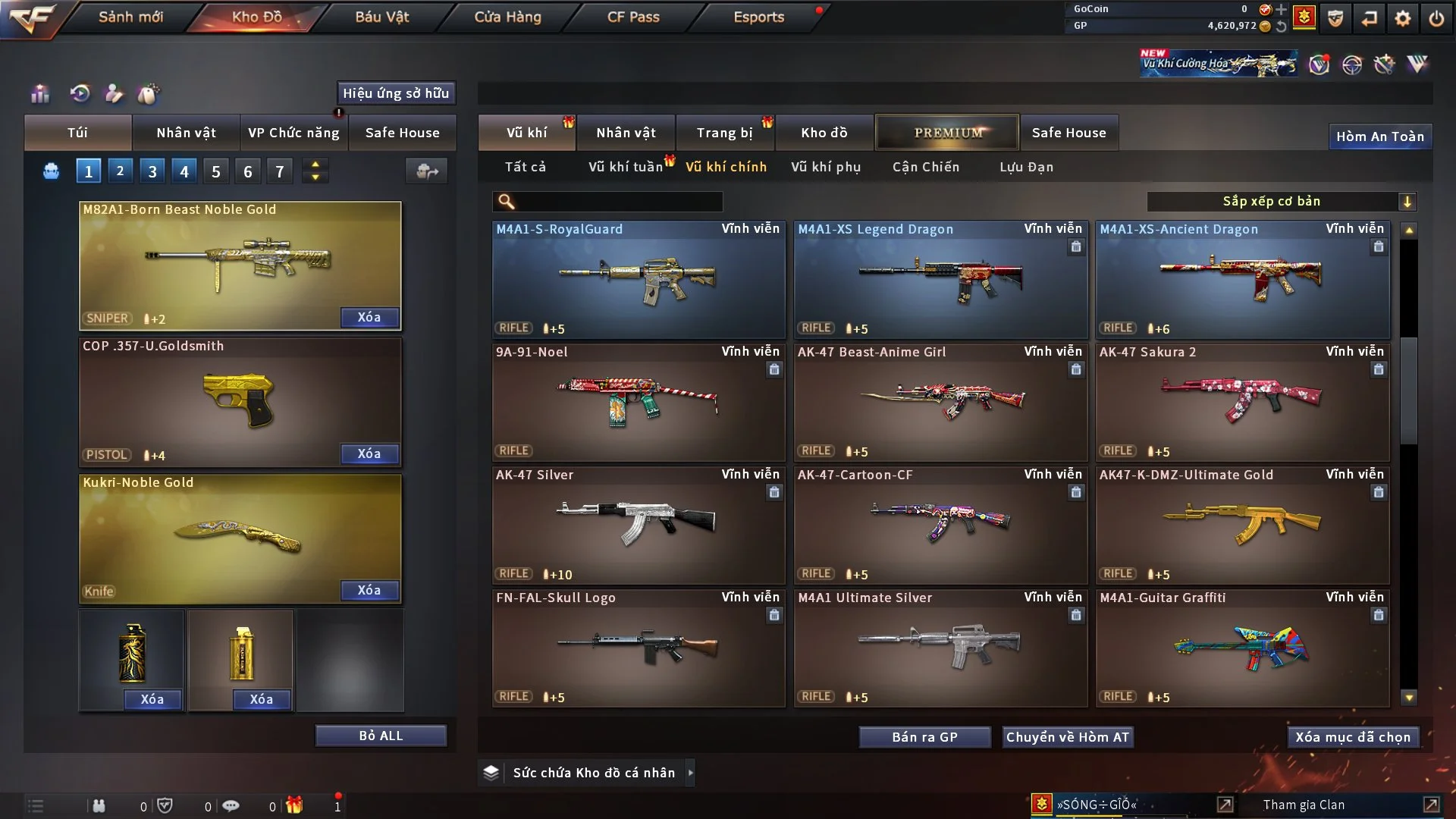Open the PREMIUM tab
The height and width of the screenshot is (819, 1456).
pyautogui.click(x=948, y=133)
